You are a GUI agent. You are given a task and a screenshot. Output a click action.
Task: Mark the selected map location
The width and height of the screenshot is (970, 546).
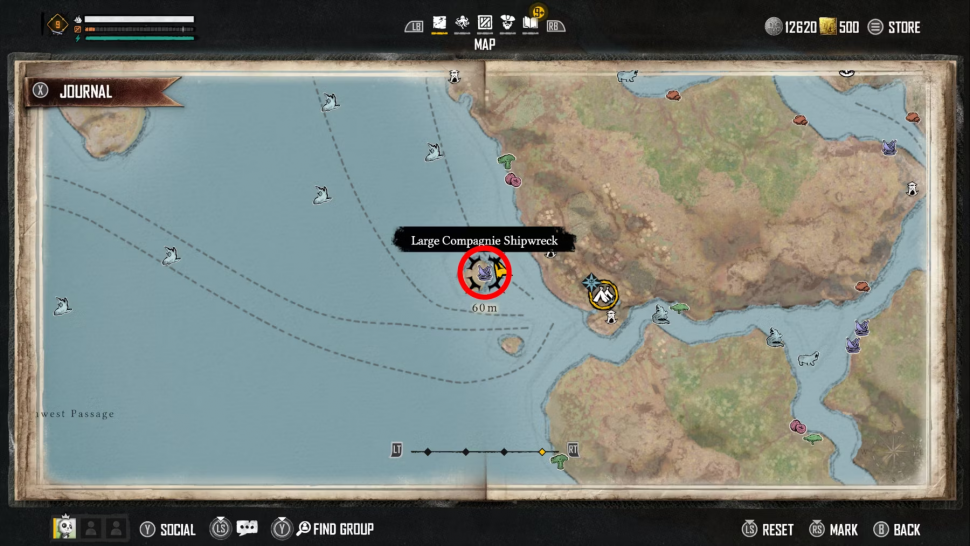coord(834,529)
